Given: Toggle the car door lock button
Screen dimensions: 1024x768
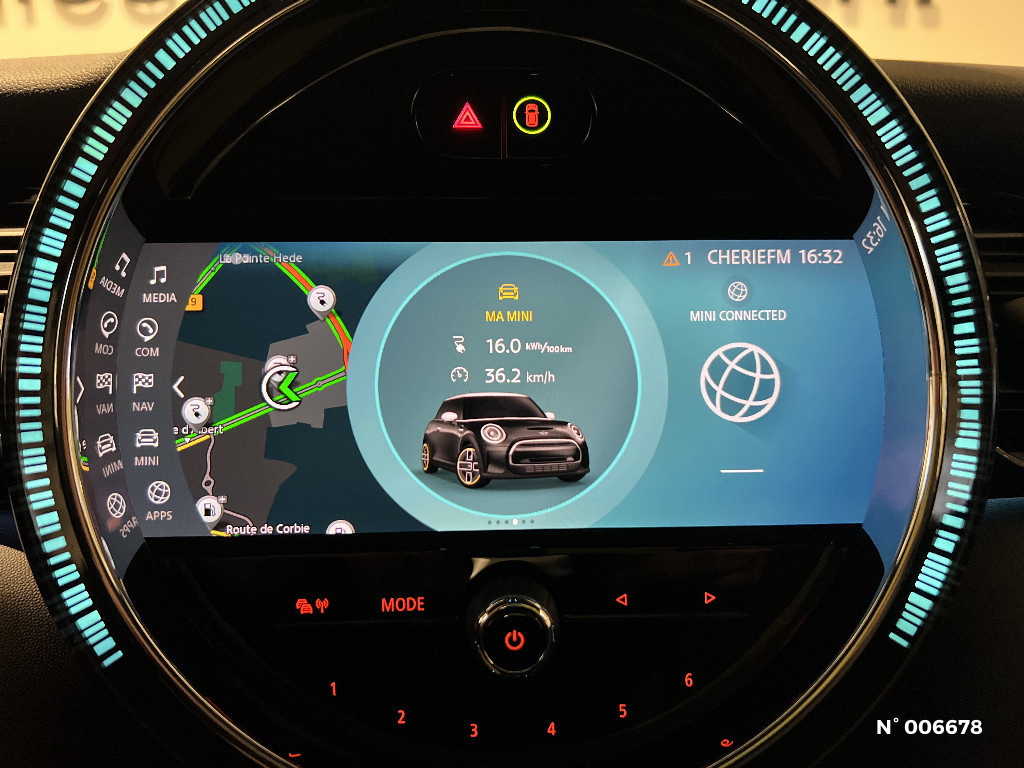Looking at the screenshot, I should [532, 116].
